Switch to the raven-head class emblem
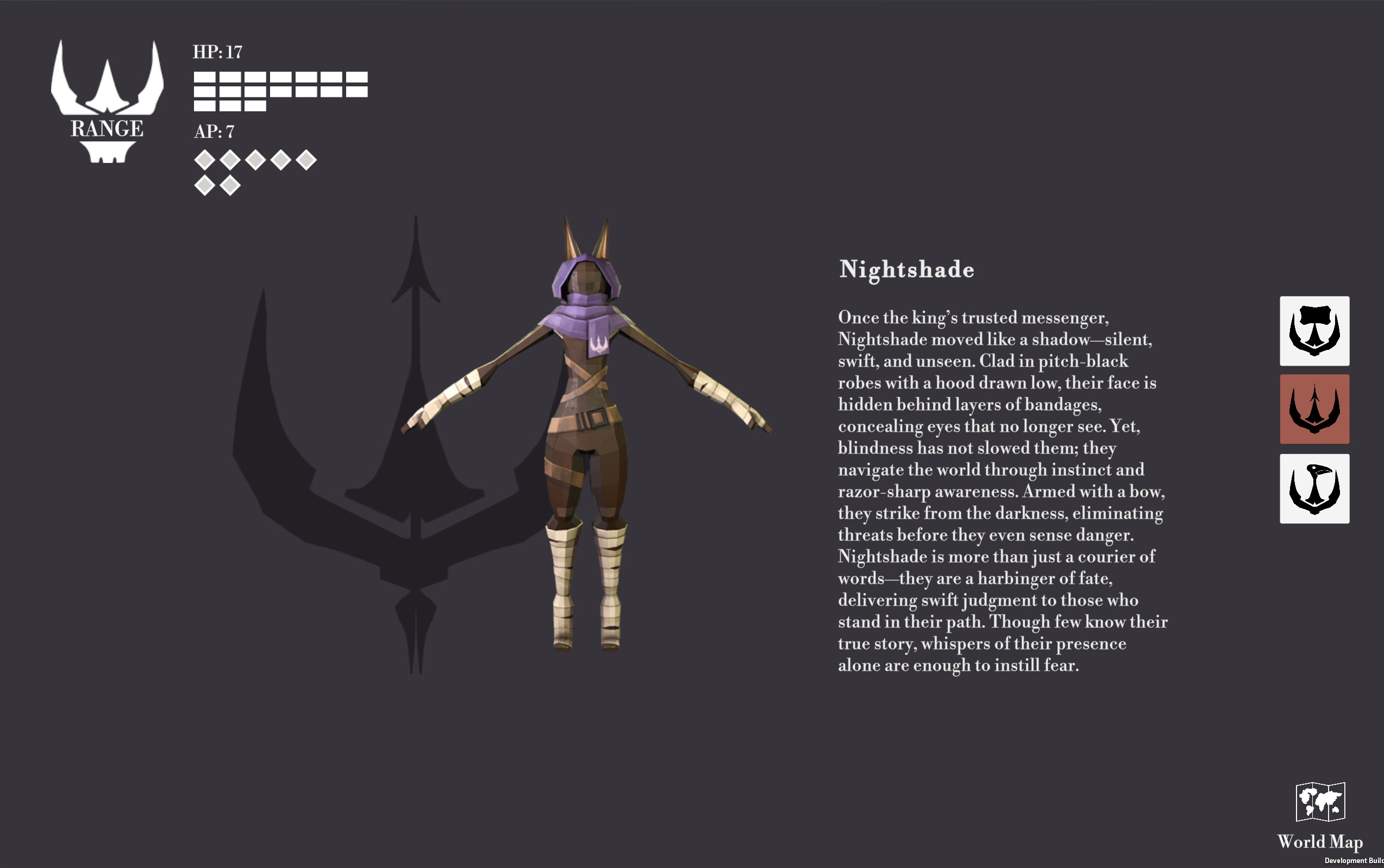 pos(1314,488)
